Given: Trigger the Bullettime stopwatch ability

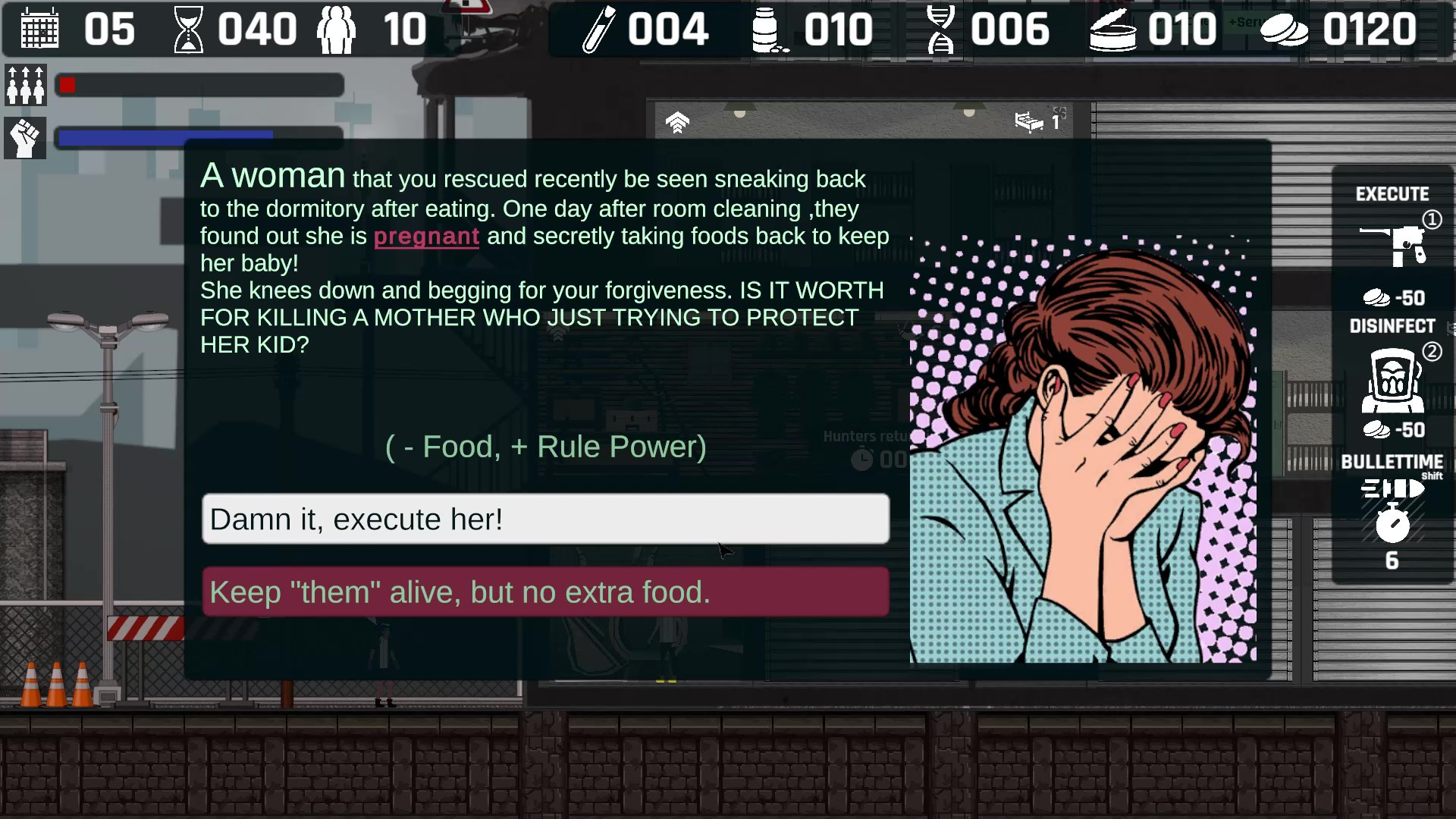Looking at the screenshot, I should point(1392,523).
